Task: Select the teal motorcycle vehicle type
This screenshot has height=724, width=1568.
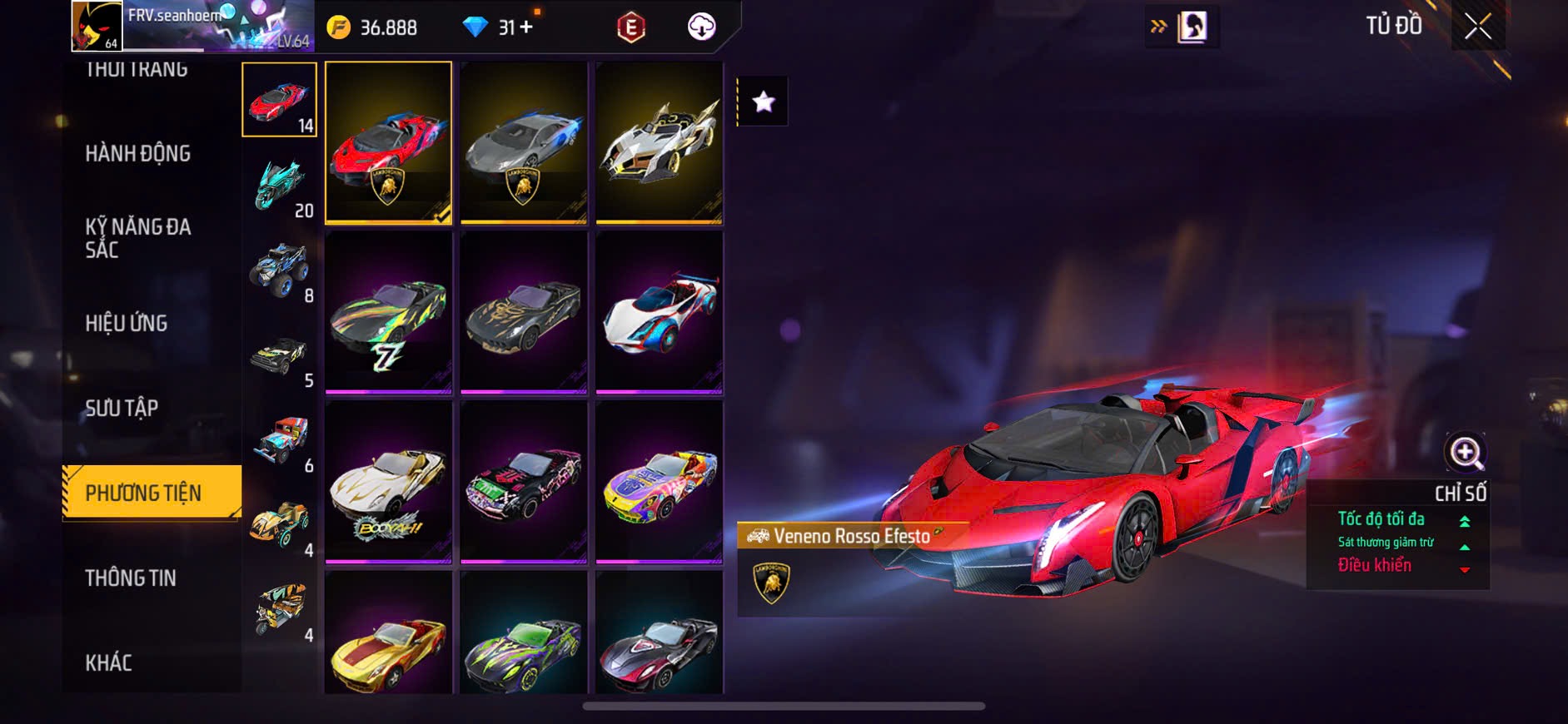Action: (x=280, y=184)
